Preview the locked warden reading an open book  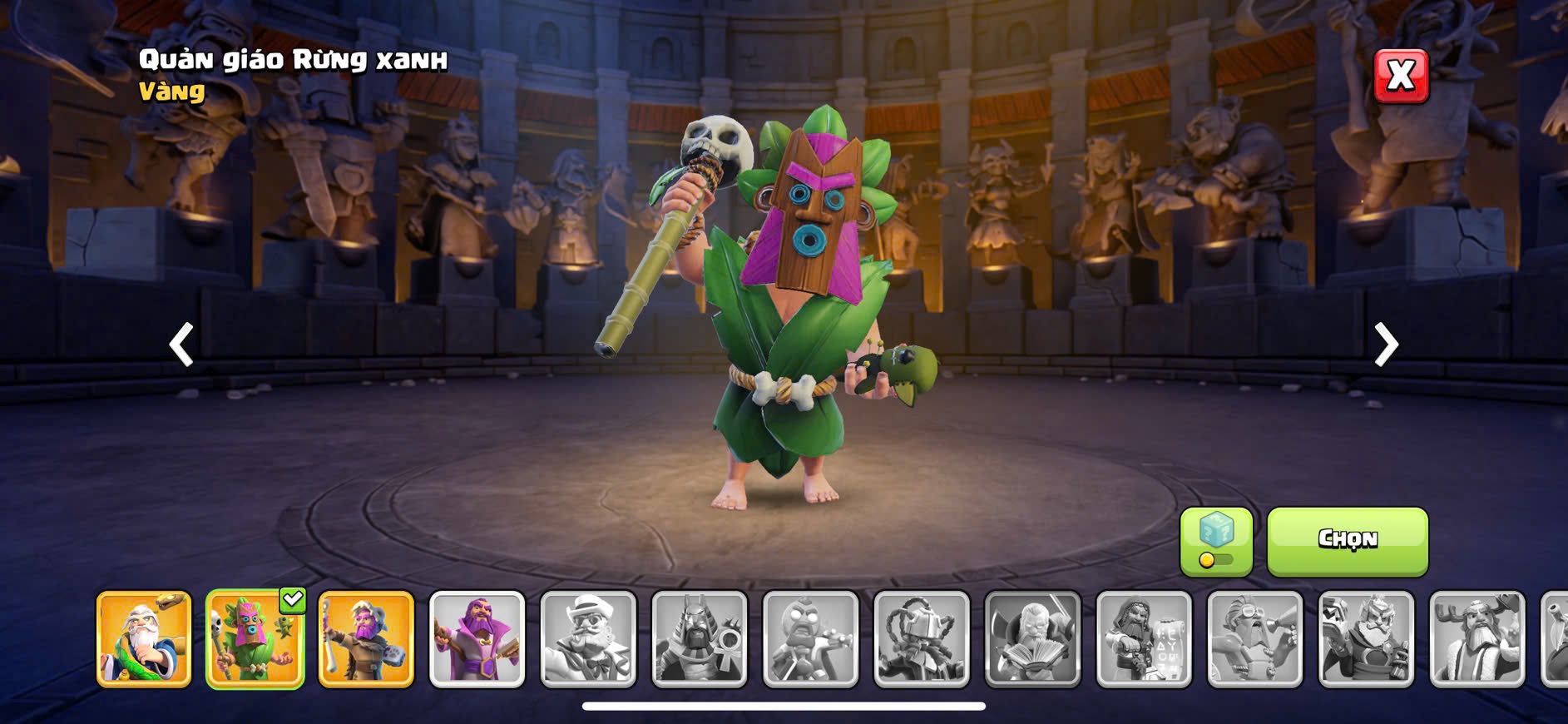click(x=1033, y=639)
